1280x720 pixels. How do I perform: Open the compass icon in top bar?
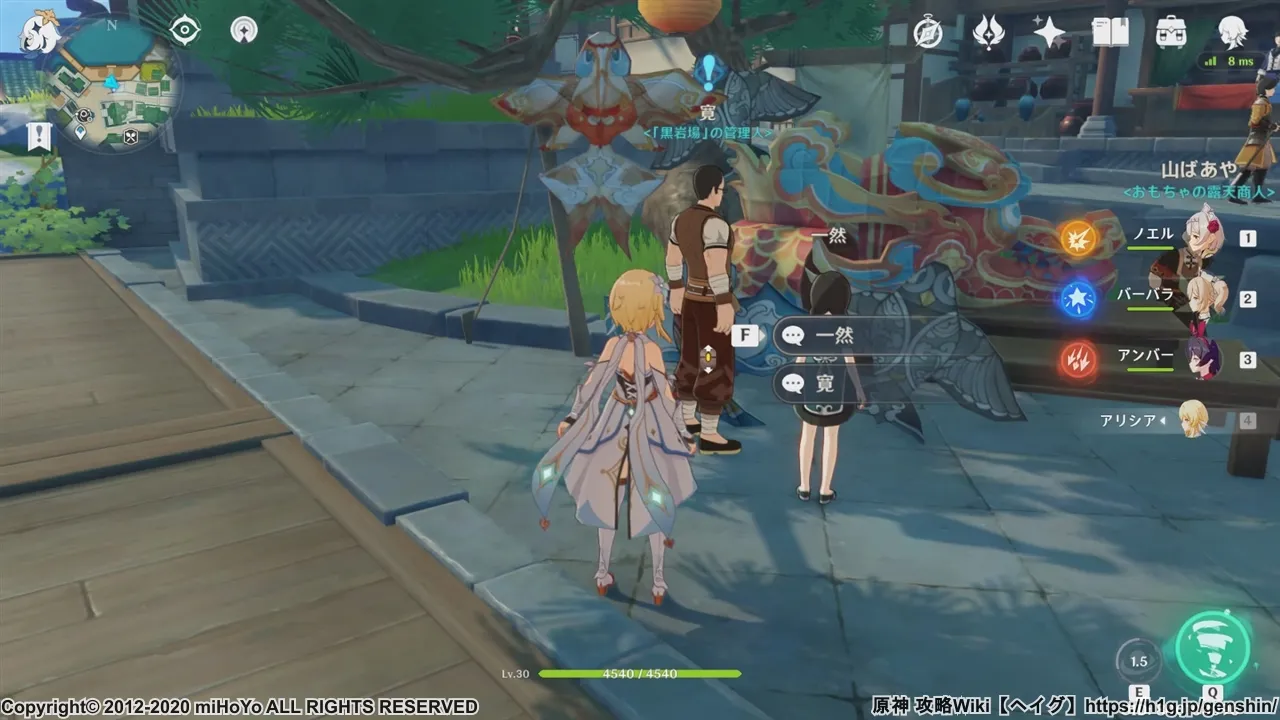click(928, 33)
